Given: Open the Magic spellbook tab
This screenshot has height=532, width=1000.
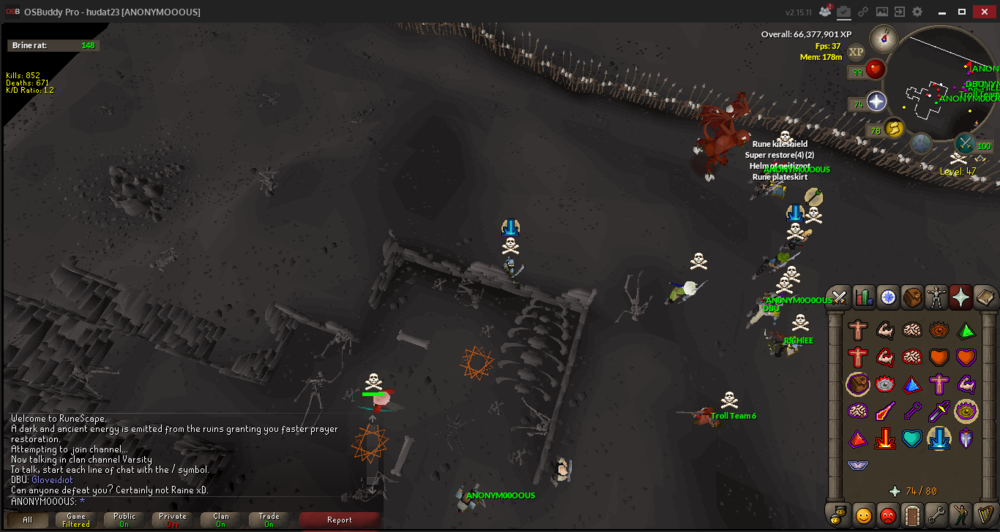Looking at the screenshot, I should tap(985, 297).
